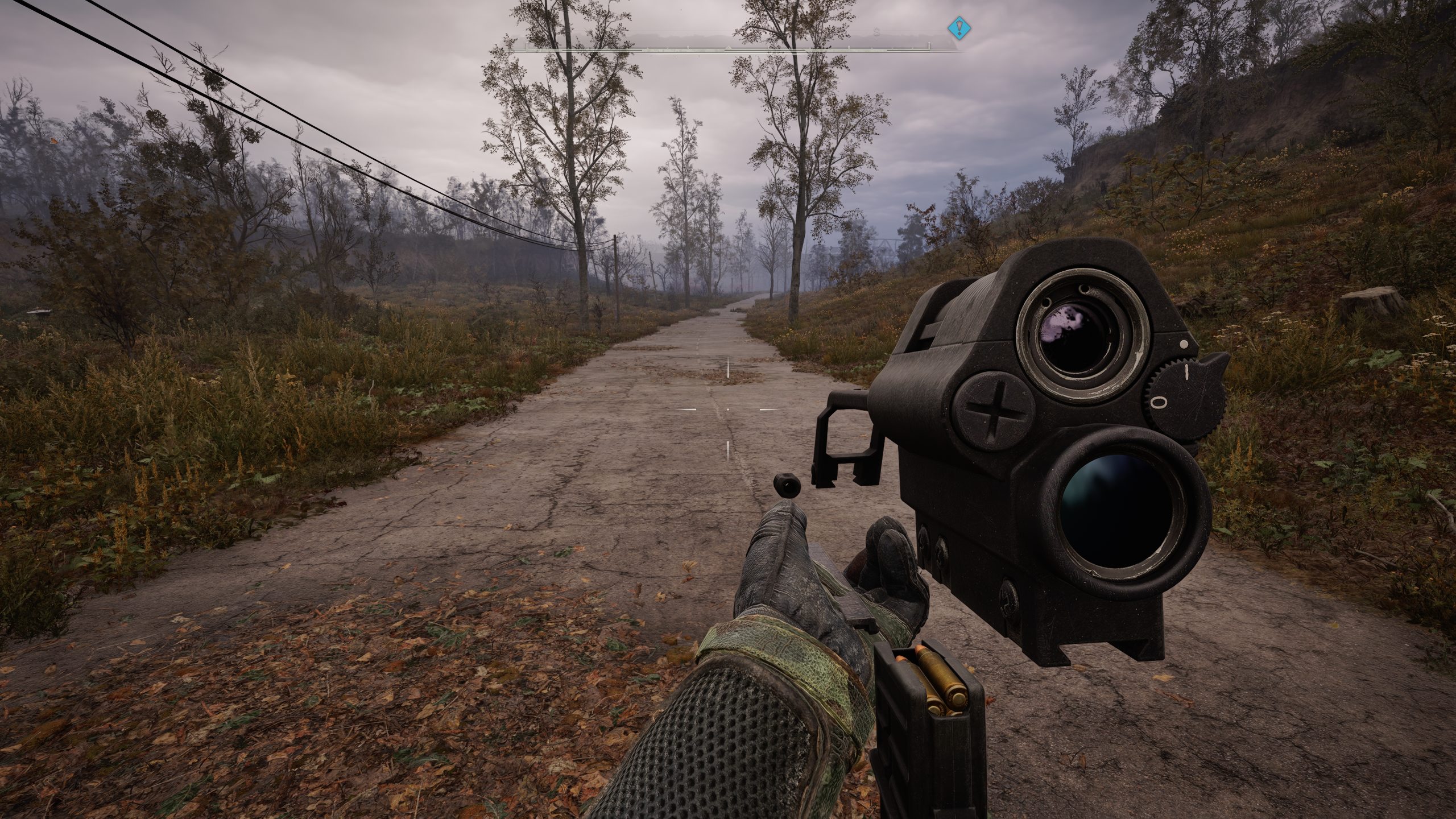
Task: Click the blue exclamation quest marker
Action: coord(959,27)
